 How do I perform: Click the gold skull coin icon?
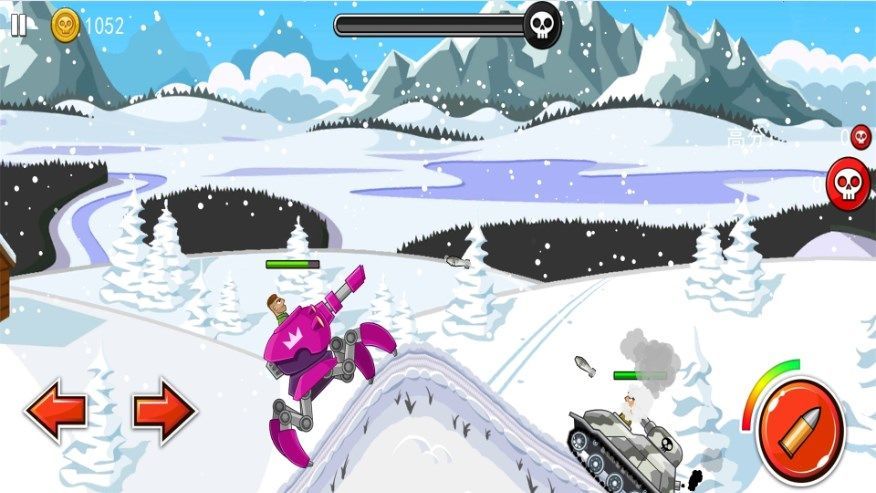pyautogui.click(x=66, y=25)
